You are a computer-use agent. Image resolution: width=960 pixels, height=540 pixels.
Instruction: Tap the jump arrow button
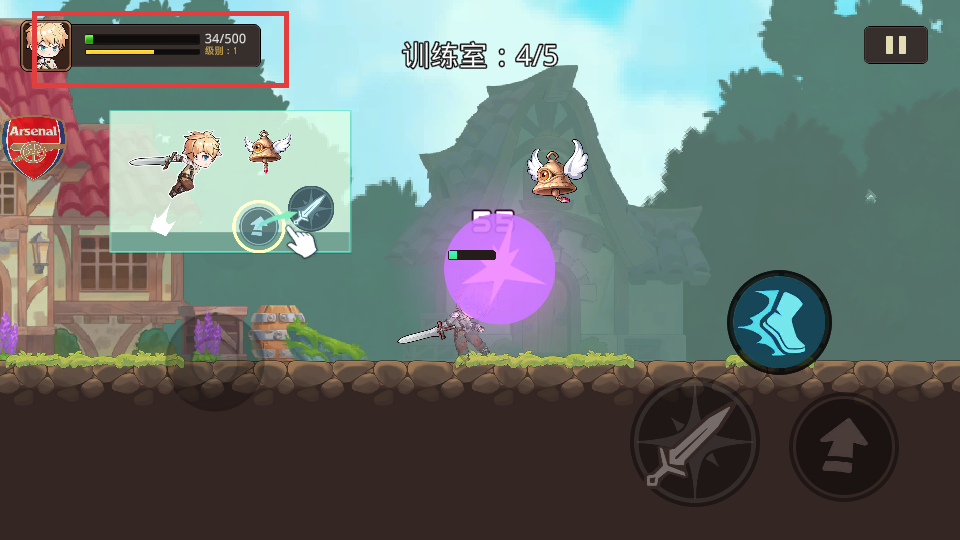843,446
